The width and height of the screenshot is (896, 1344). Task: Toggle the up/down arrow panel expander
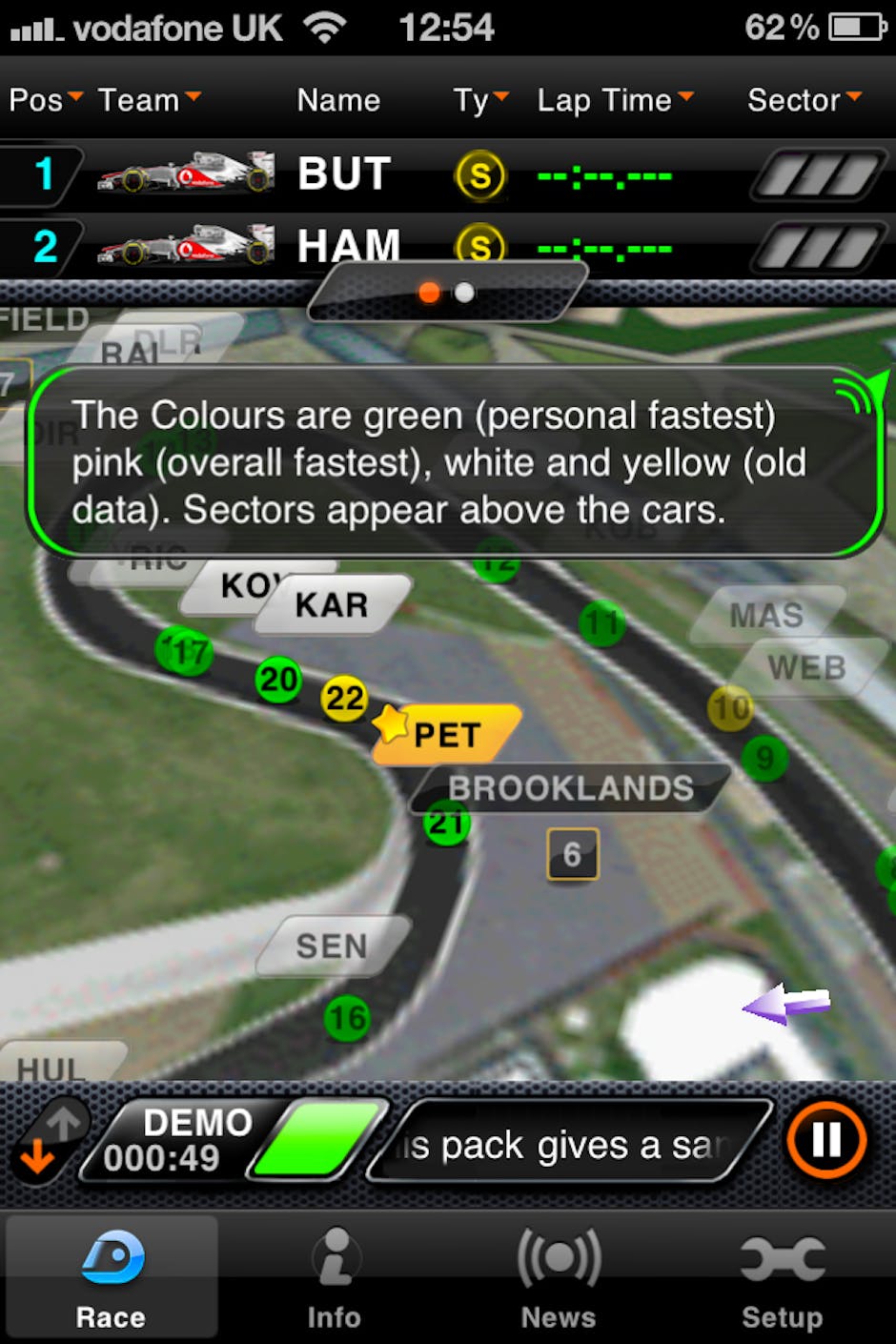[50, 1140]
